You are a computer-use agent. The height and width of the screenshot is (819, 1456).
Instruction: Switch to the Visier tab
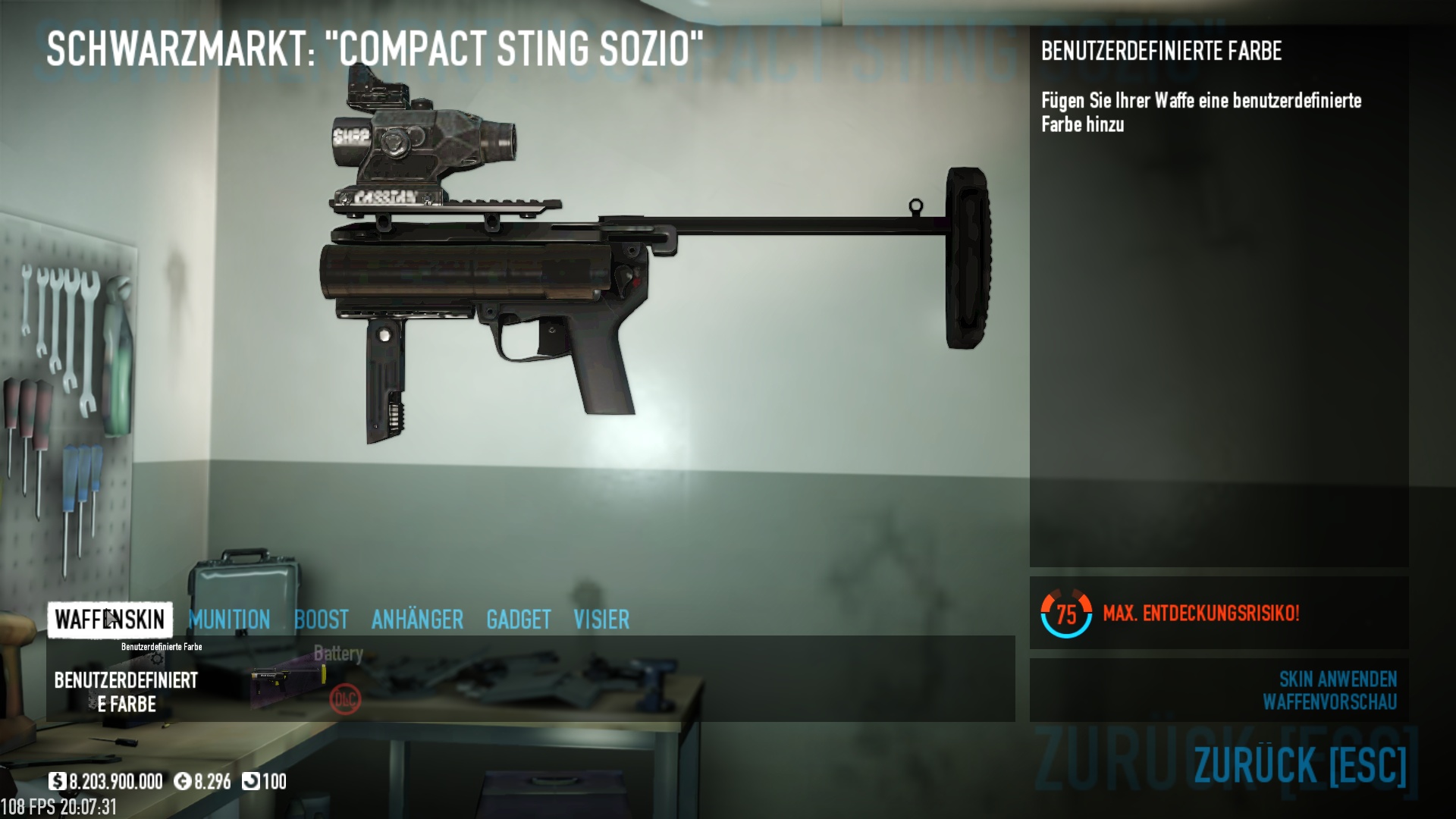[601, 620]
